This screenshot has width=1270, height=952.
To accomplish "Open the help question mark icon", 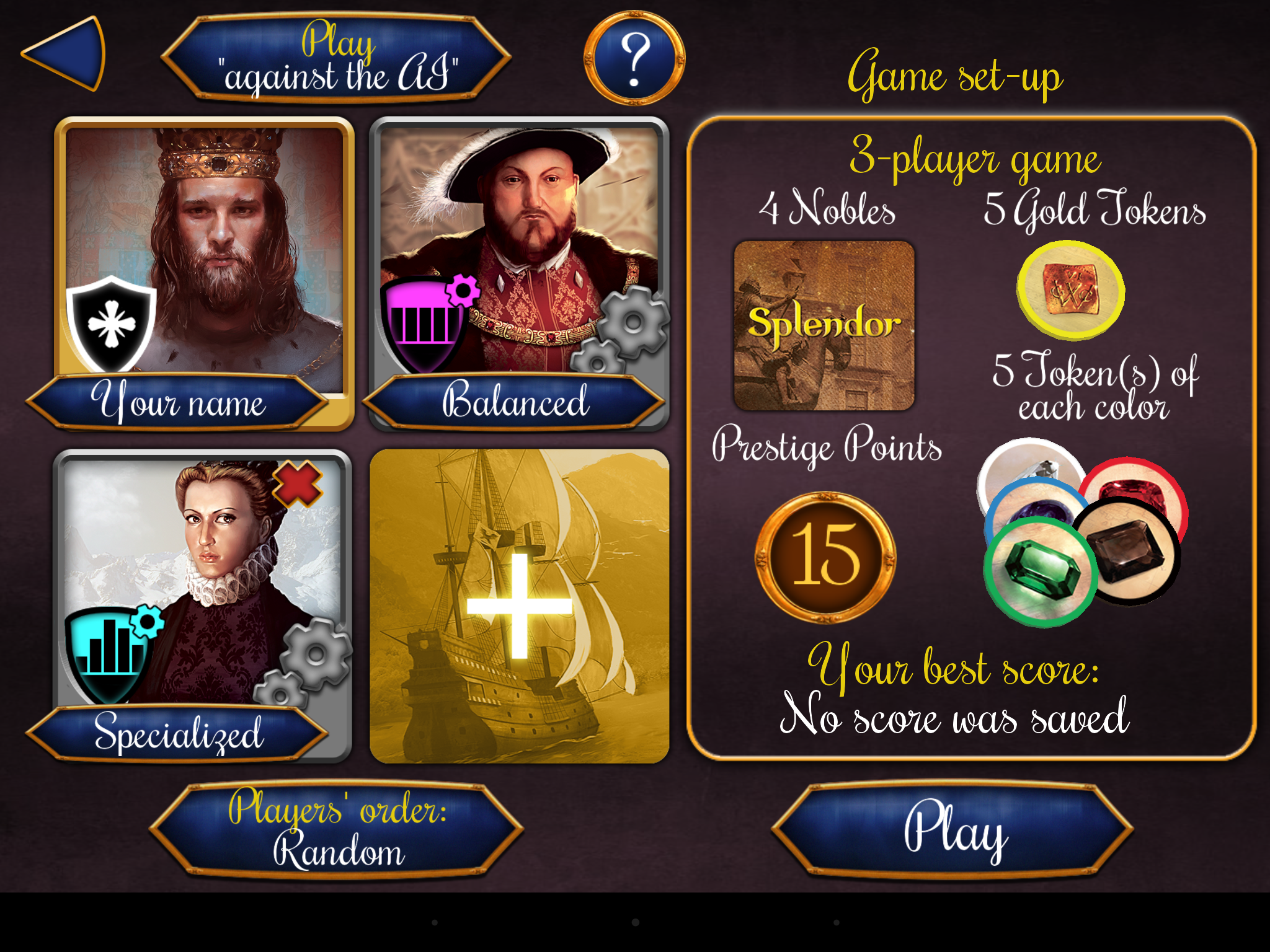I will 634,58.
